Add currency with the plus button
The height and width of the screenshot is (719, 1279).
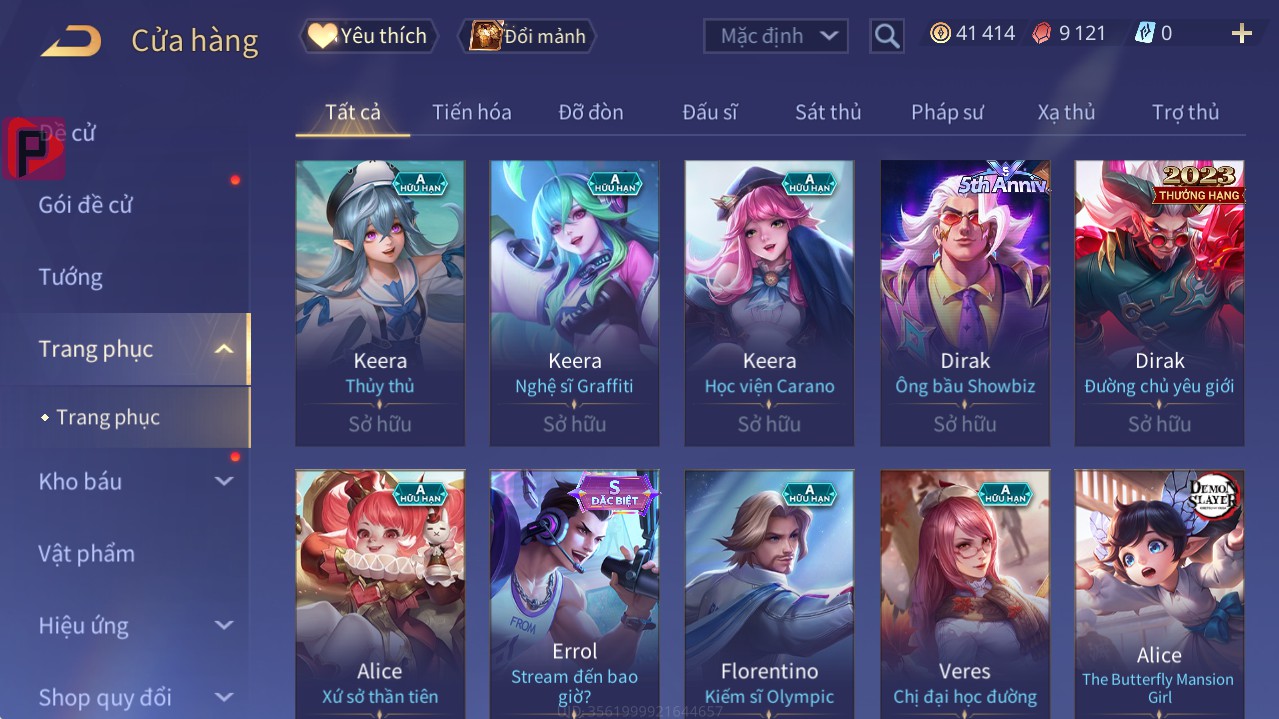(1241, 34)
